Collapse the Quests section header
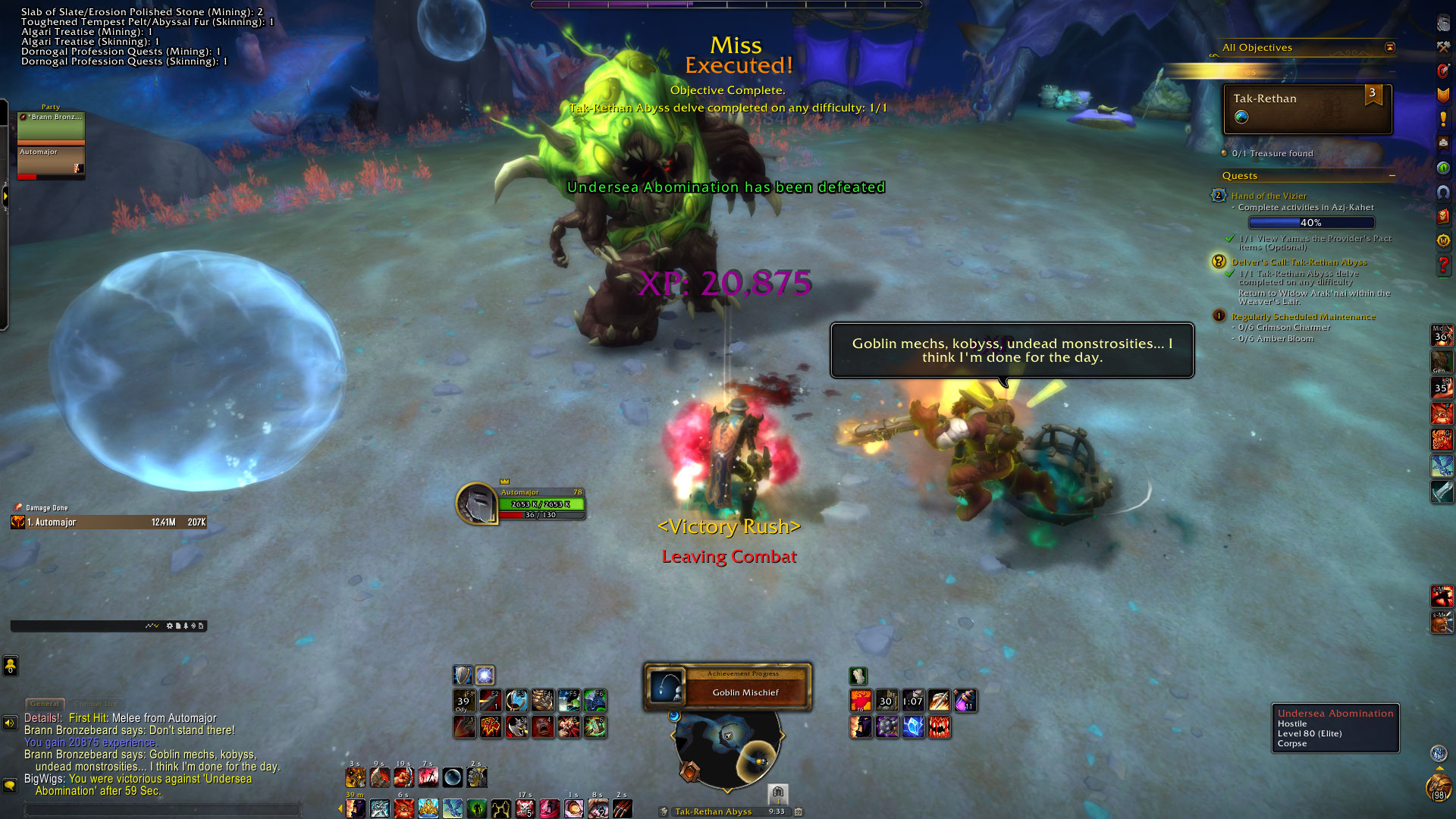The width and height of the screenshot is (1456, 819). coord(1392,176)
